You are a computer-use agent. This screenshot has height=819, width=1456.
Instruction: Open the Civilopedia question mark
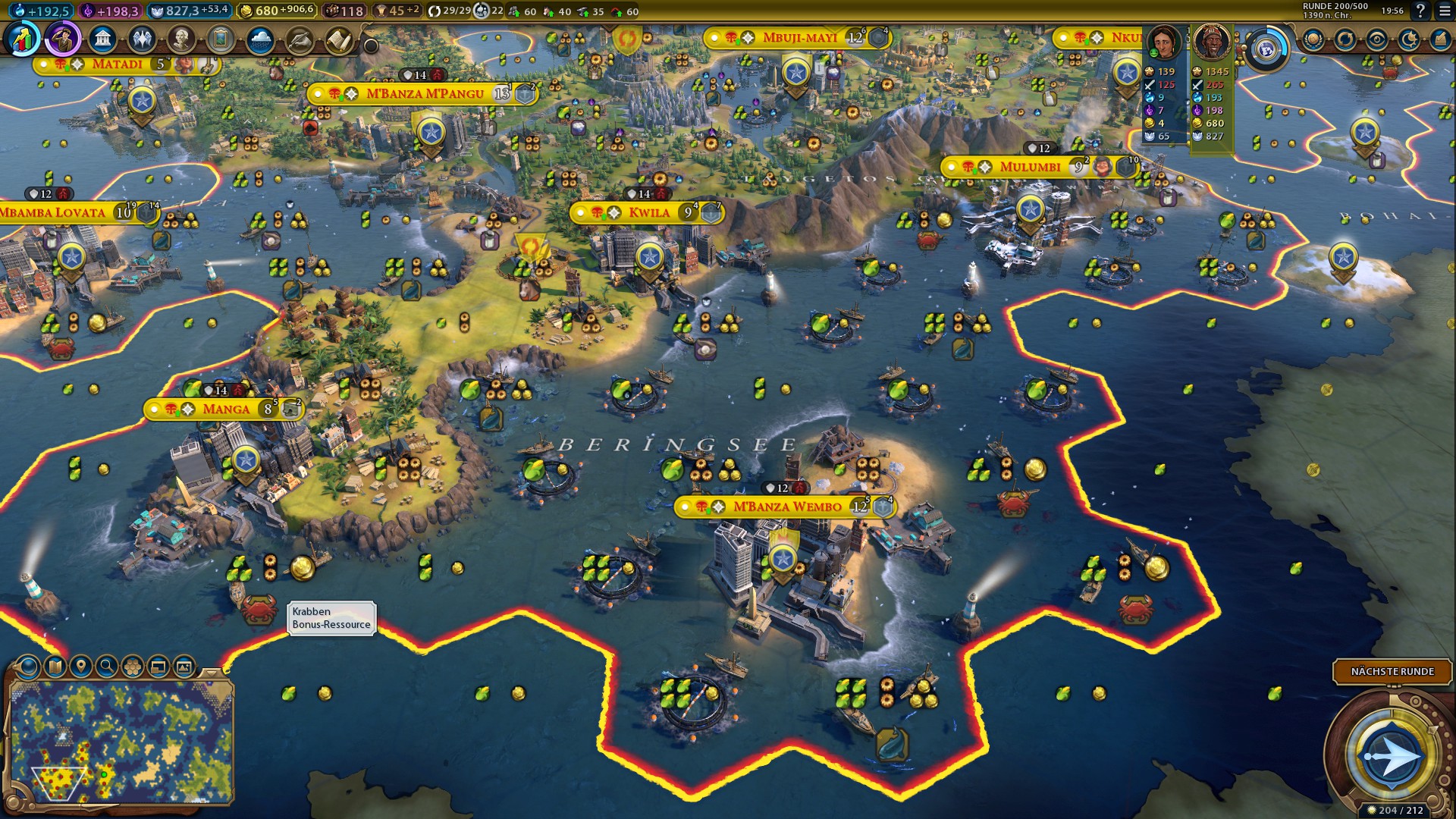pos(1420,11)
